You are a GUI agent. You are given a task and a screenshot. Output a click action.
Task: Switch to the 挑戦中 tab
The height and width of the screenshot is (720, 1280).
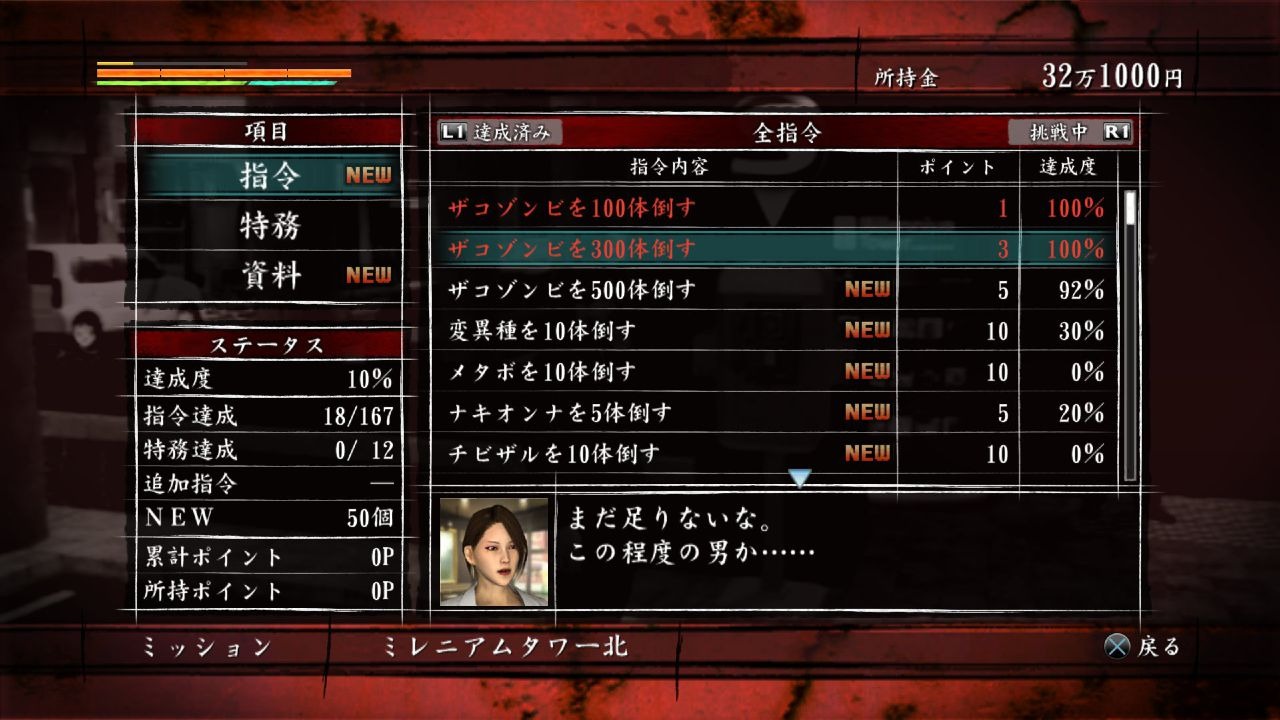(1069, 132)
